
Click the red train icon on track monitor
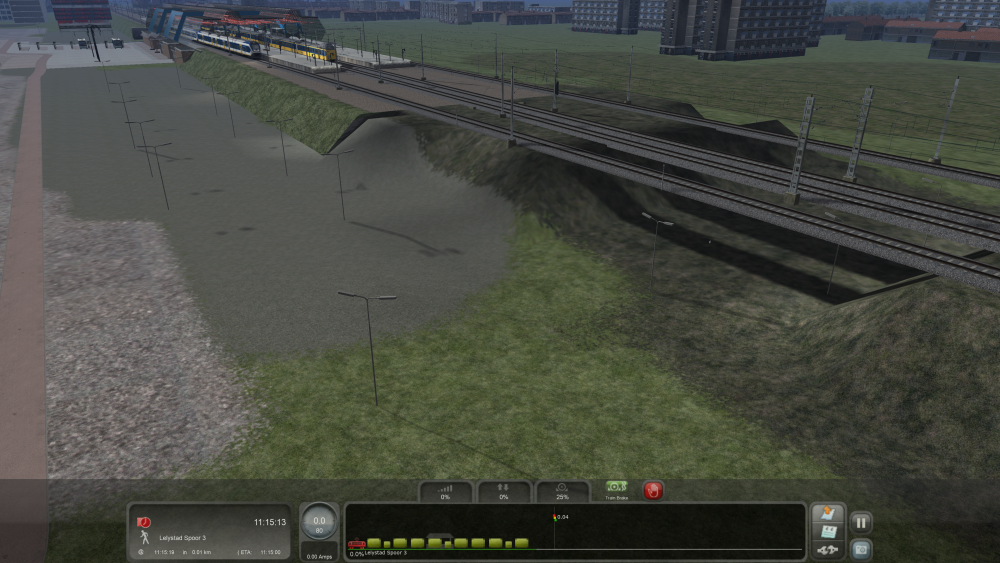point(356,546)
